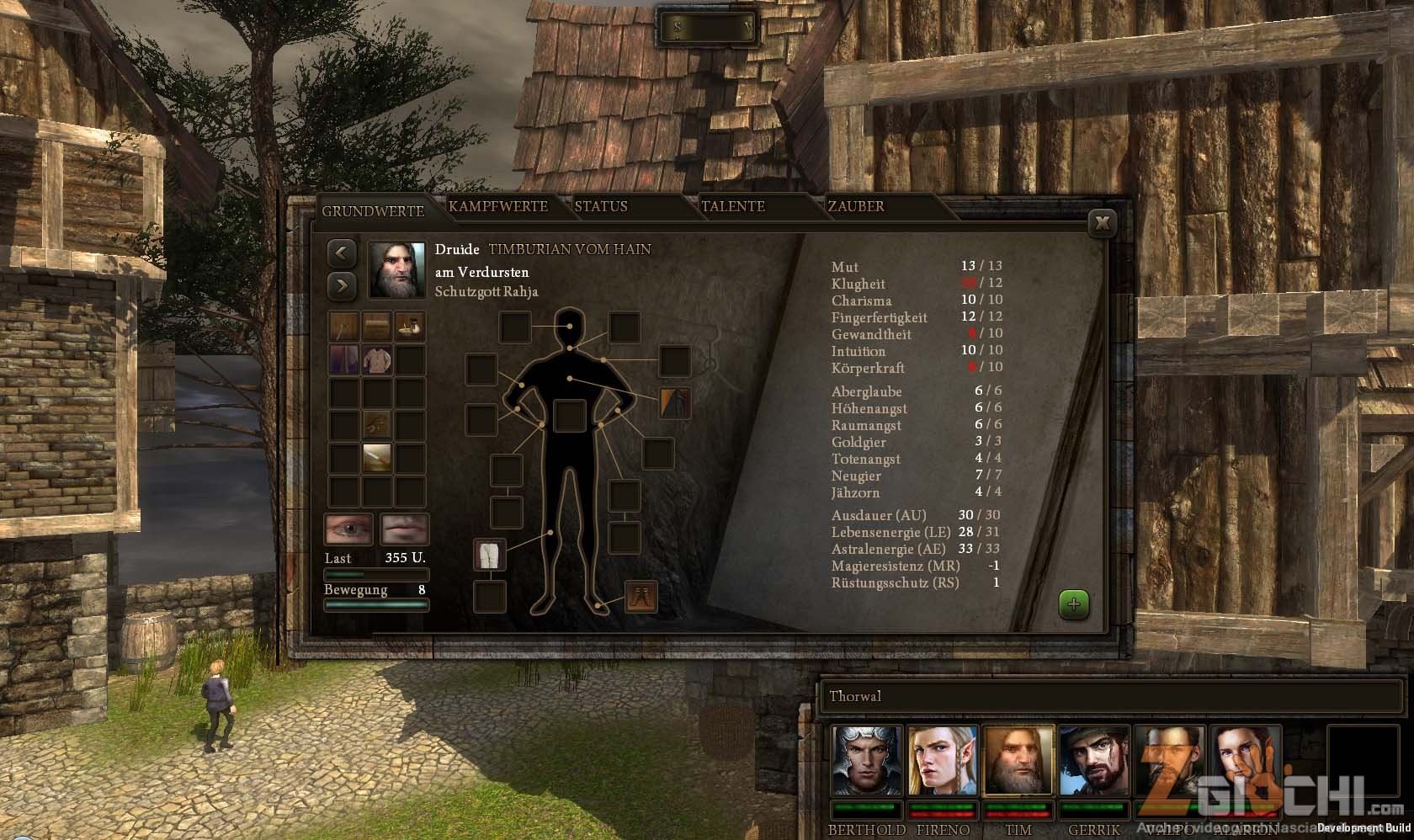Open the Status tab
This screenshot has width=1414, height=840.
click(x=601, y=206)
